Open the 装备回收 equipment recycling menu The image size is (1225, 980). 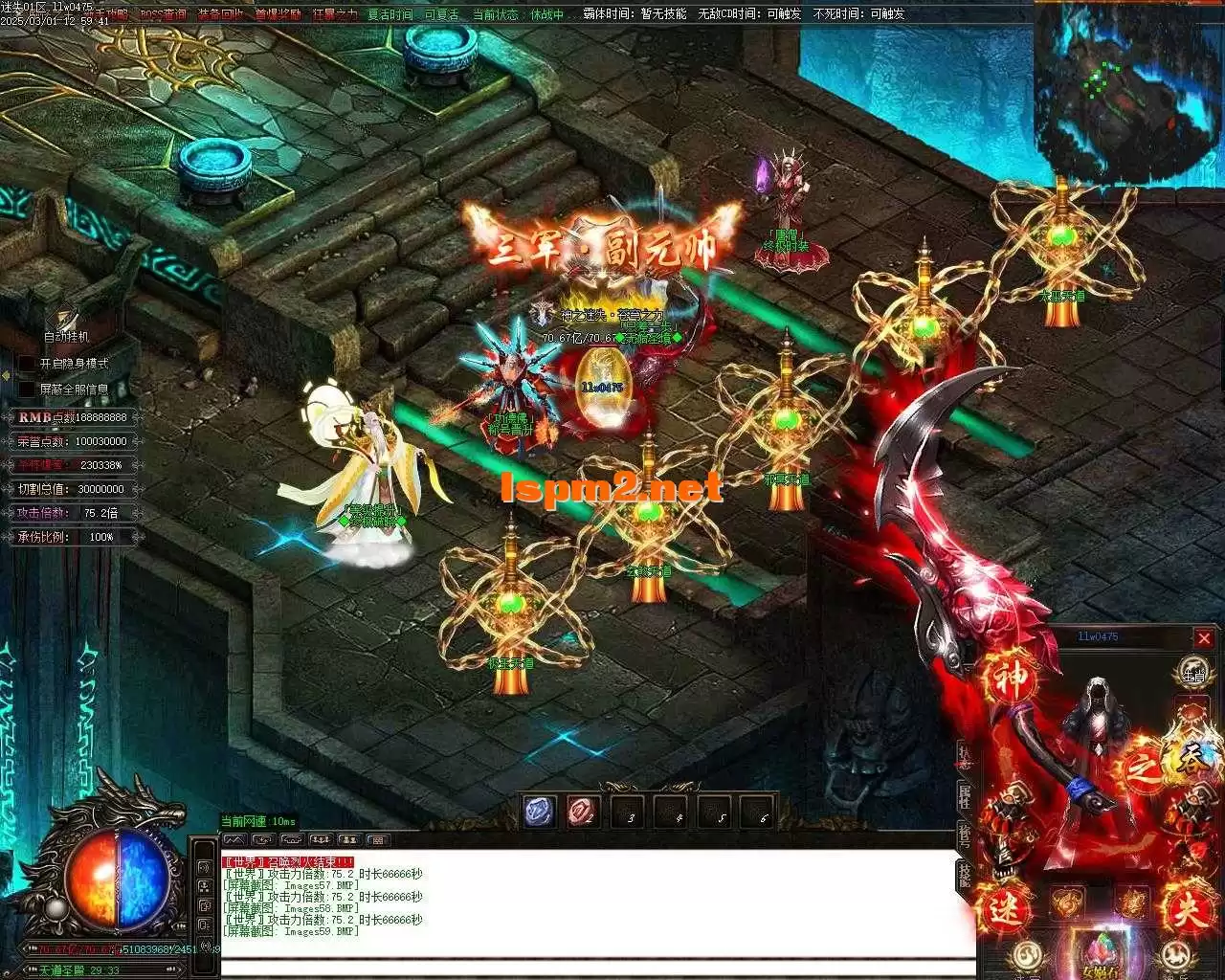pyautogui.click(x=220, y=14)
